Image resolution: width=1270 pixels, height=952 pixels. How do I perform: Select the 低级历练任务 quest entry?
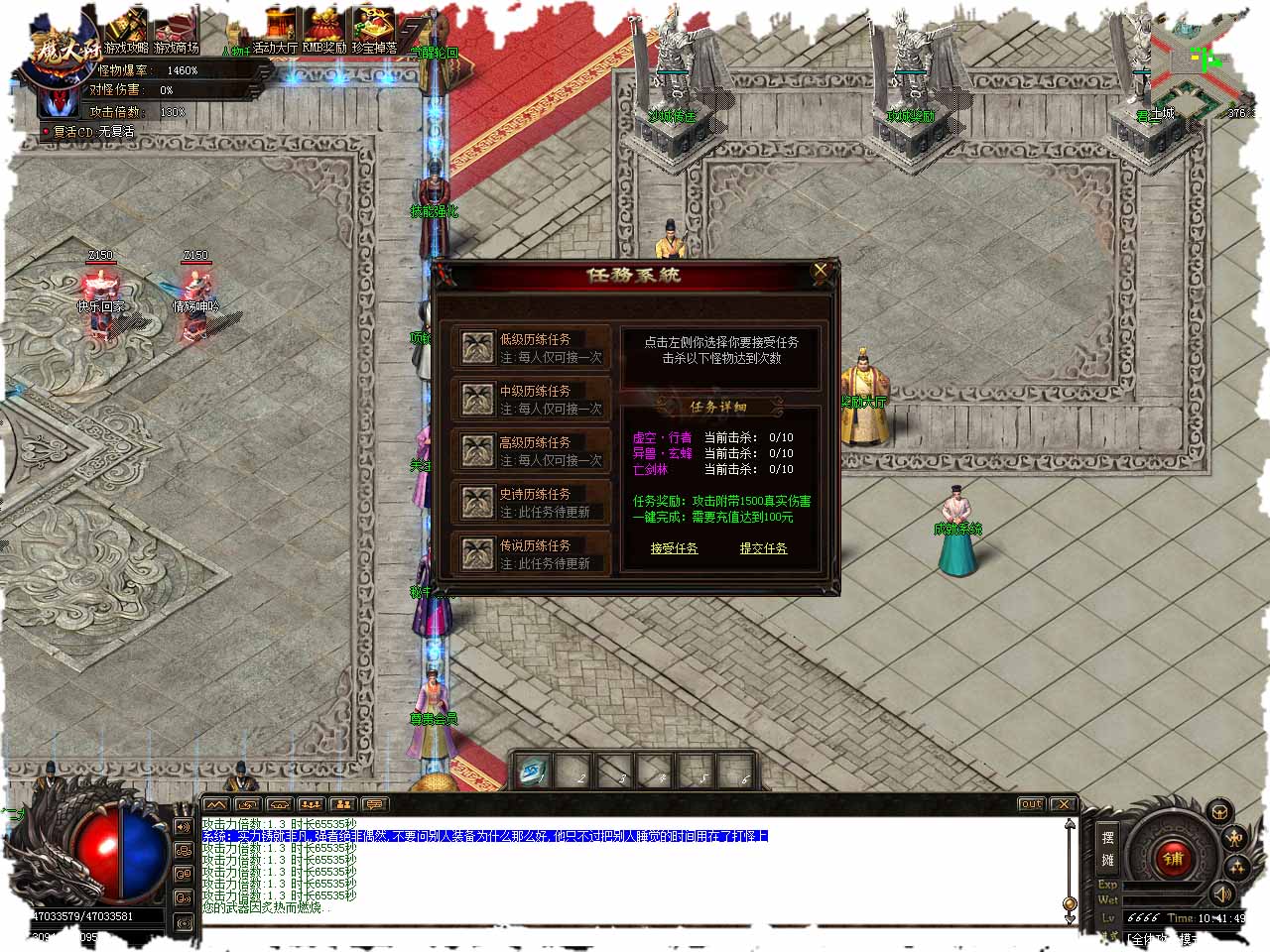531,348
